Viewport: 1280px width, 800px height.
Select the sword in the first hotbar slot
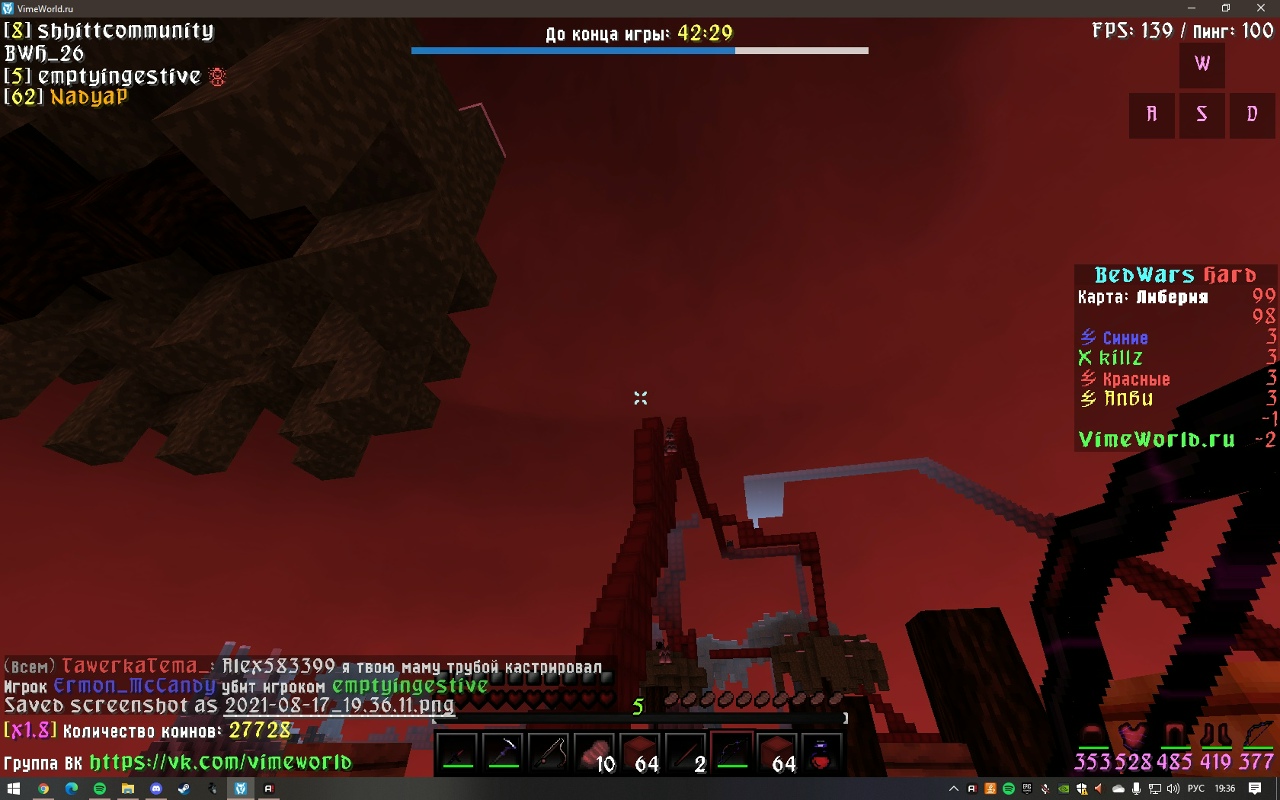pos(460,752)
